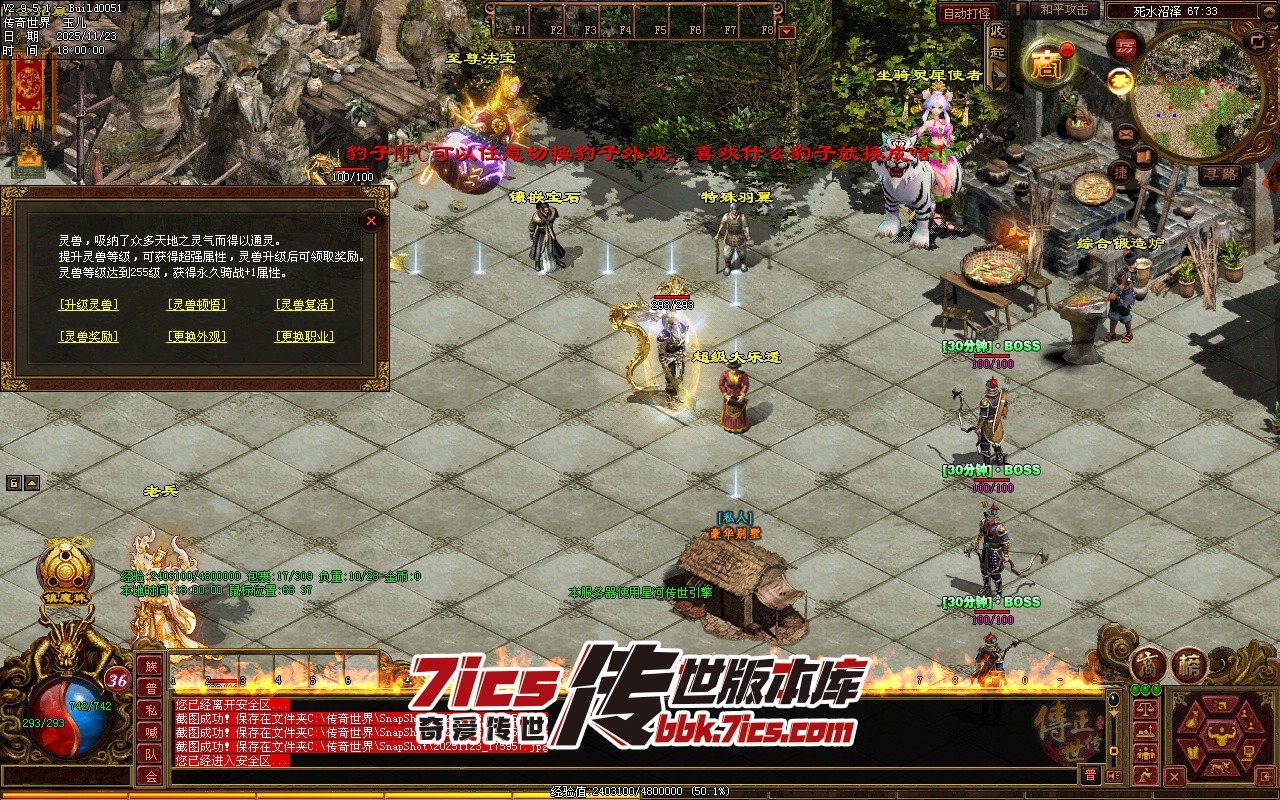Select the 队 team chat channel
Viewport: 1280px width, 800px height.
[150, 754]
